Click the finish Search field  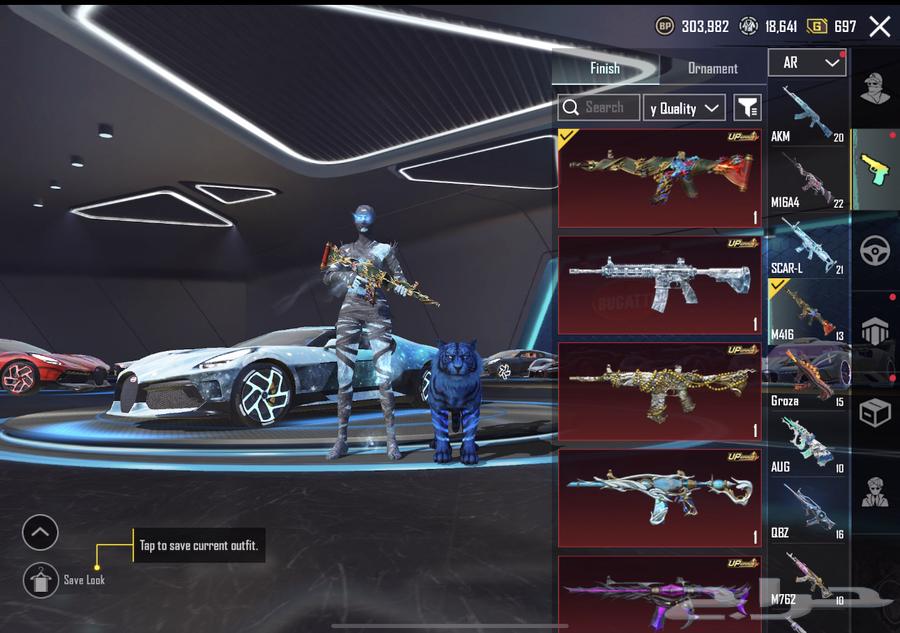(600, 107)
